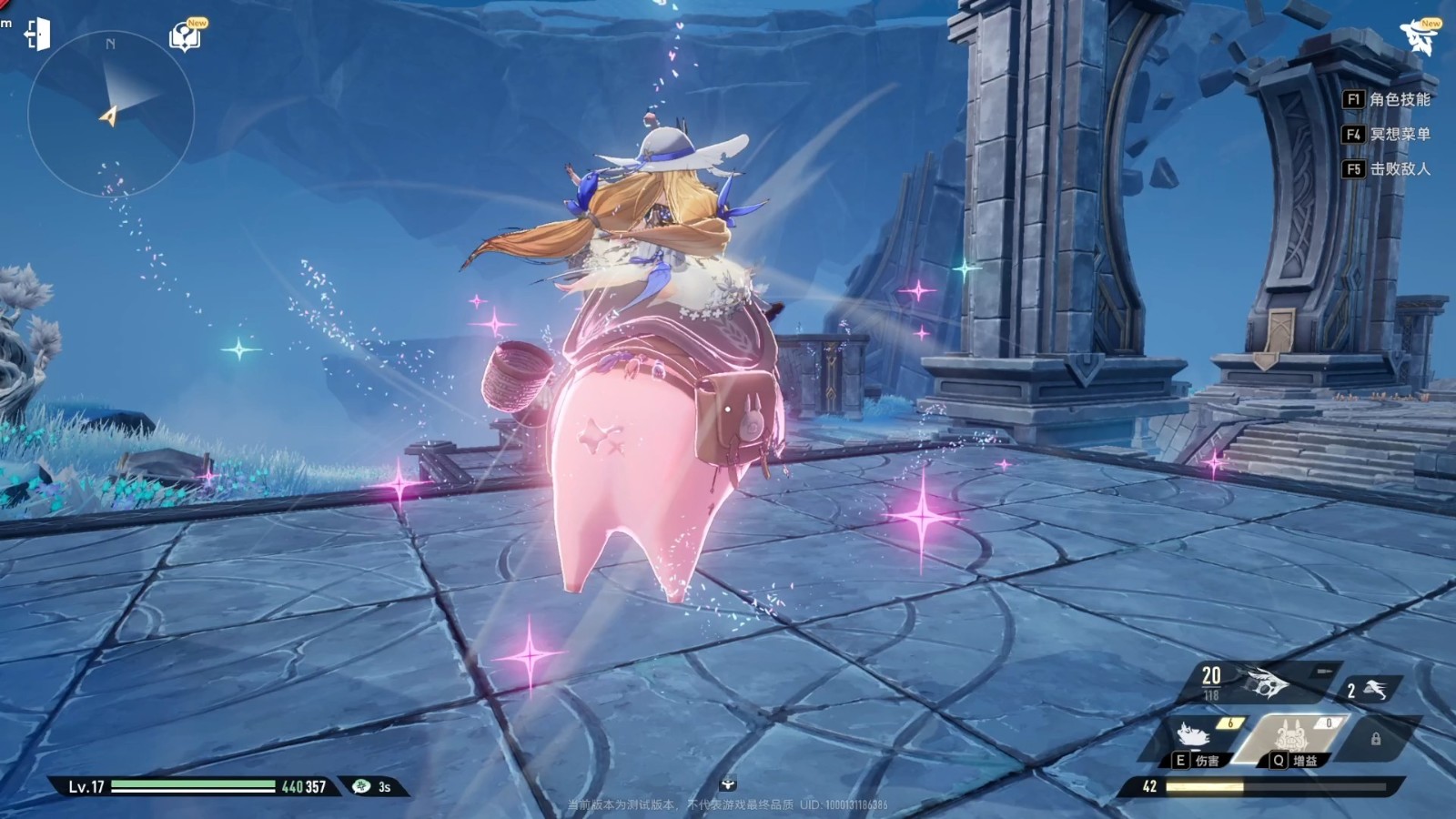Select the 角色技能 character skills entry
Screen dimensions: 1456x819
[x=1388, y=99]
